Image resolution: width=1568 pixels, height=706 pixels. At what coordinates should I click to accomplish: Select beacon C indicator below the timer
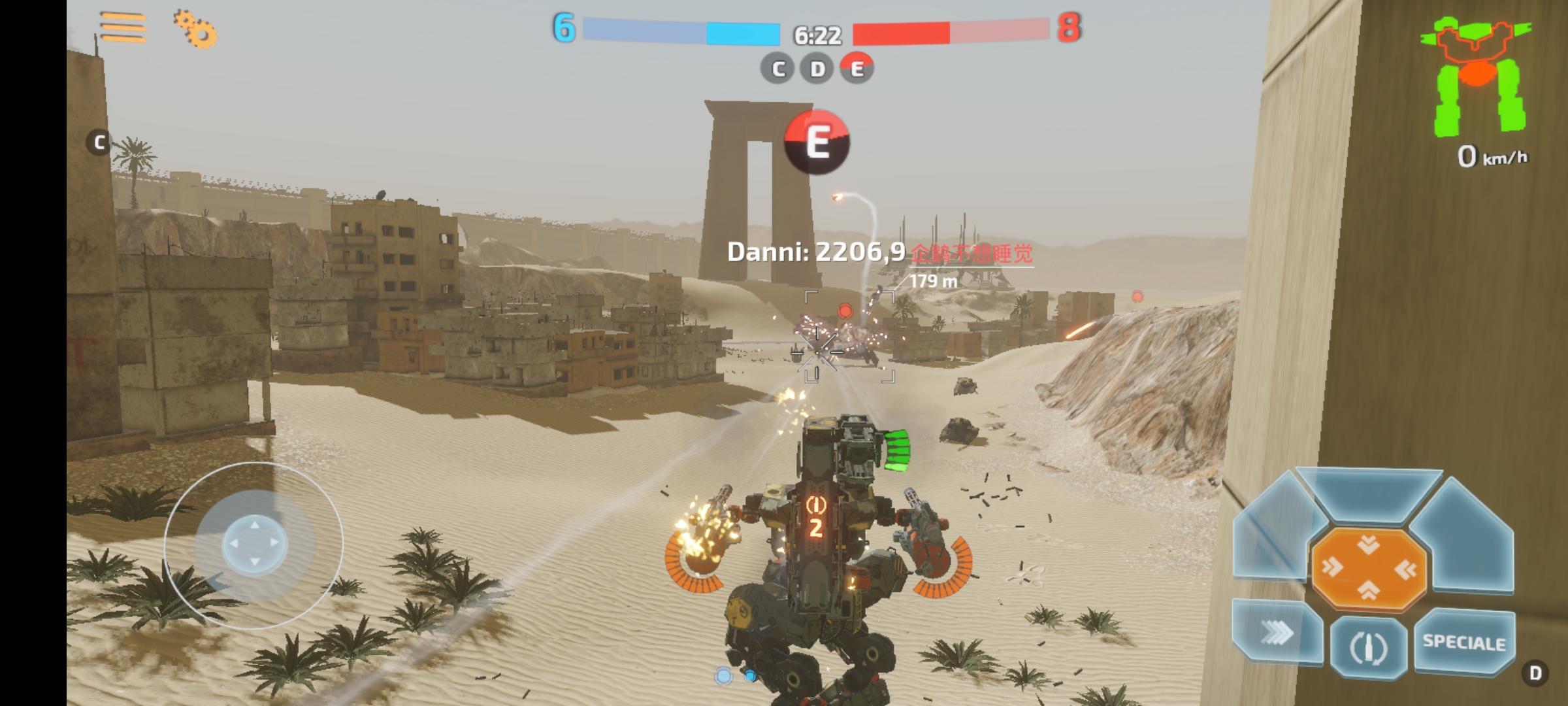[778, 68]
